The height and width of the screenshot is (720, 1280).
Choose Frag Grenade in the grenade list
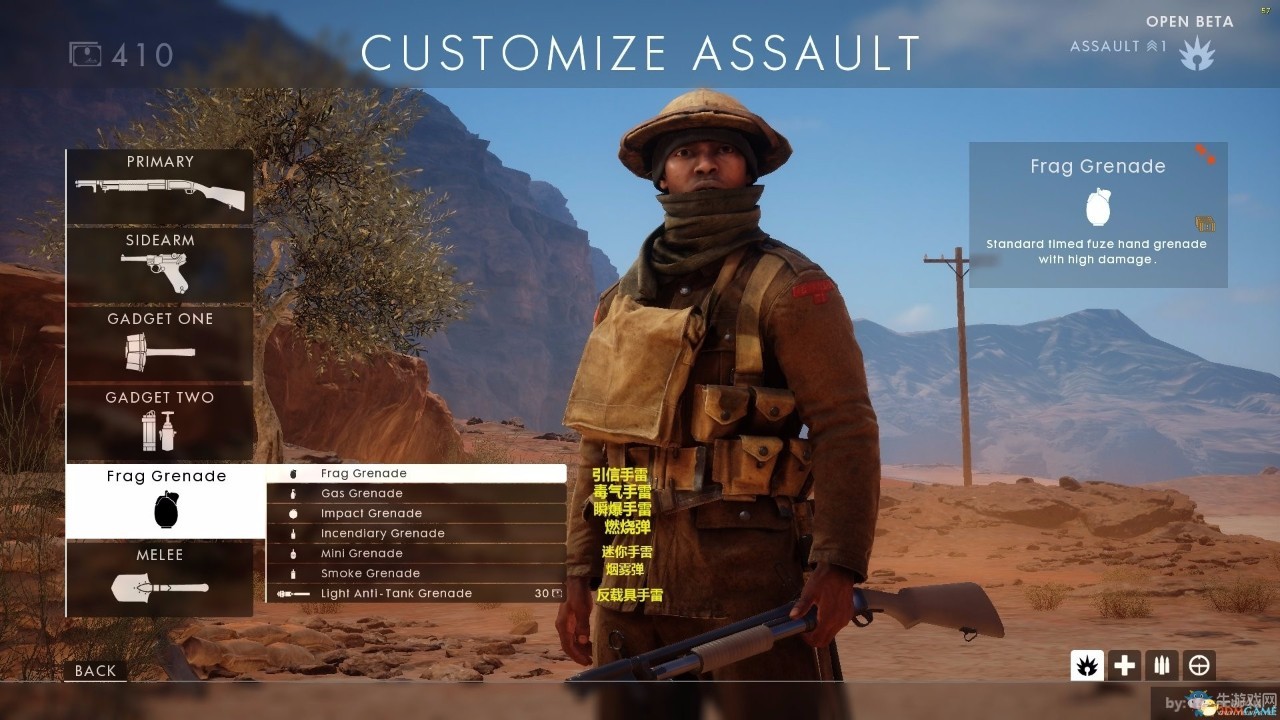416,473
